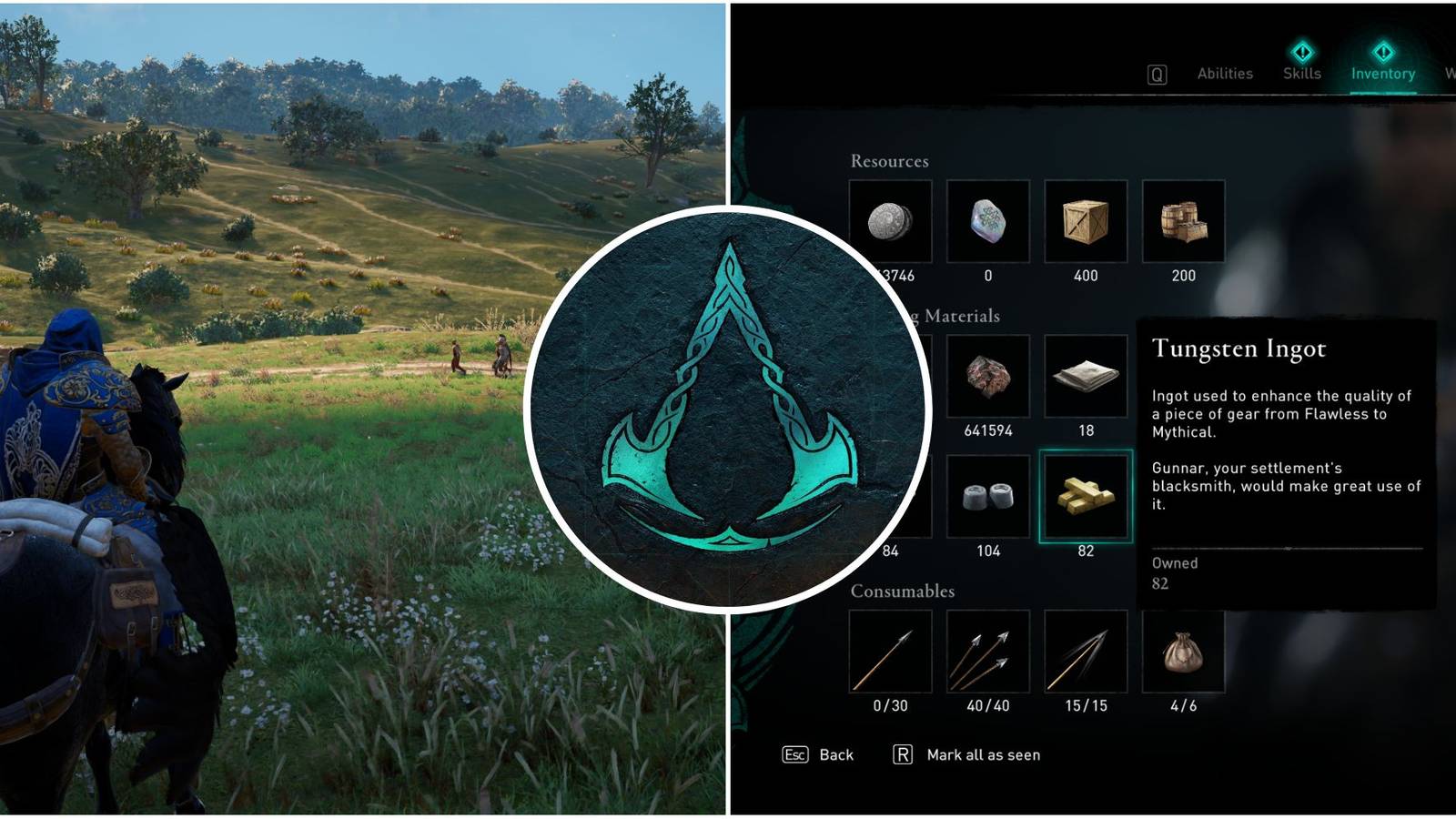Viewport: 1456px width, 819px height.
Task: Select the Inventory tab
Action: coord(1383,74)
